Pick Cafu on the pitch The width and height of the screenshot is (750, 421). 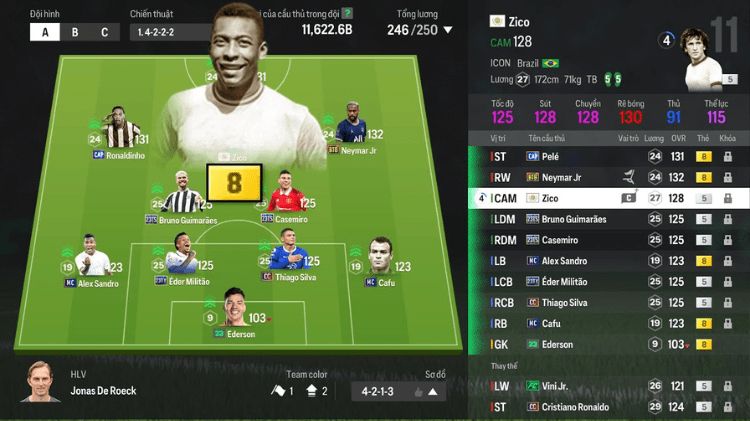(380, 258)
